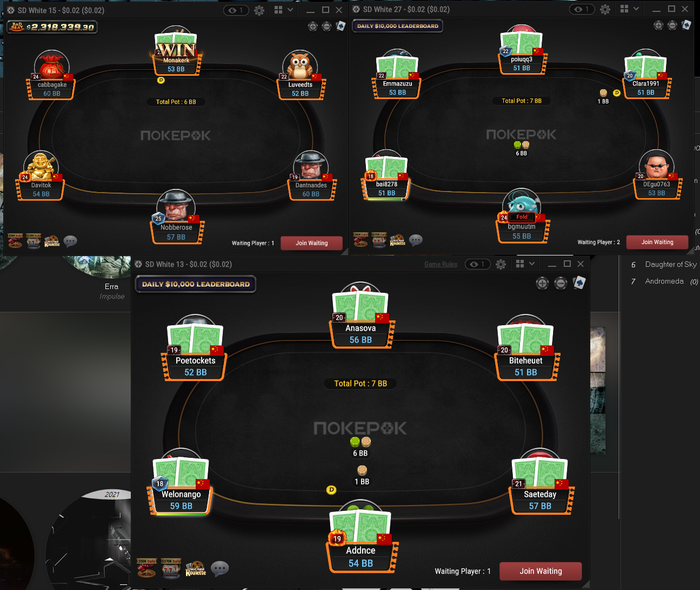Launch the Roulette side game on SD White 13

click(194, 568)
